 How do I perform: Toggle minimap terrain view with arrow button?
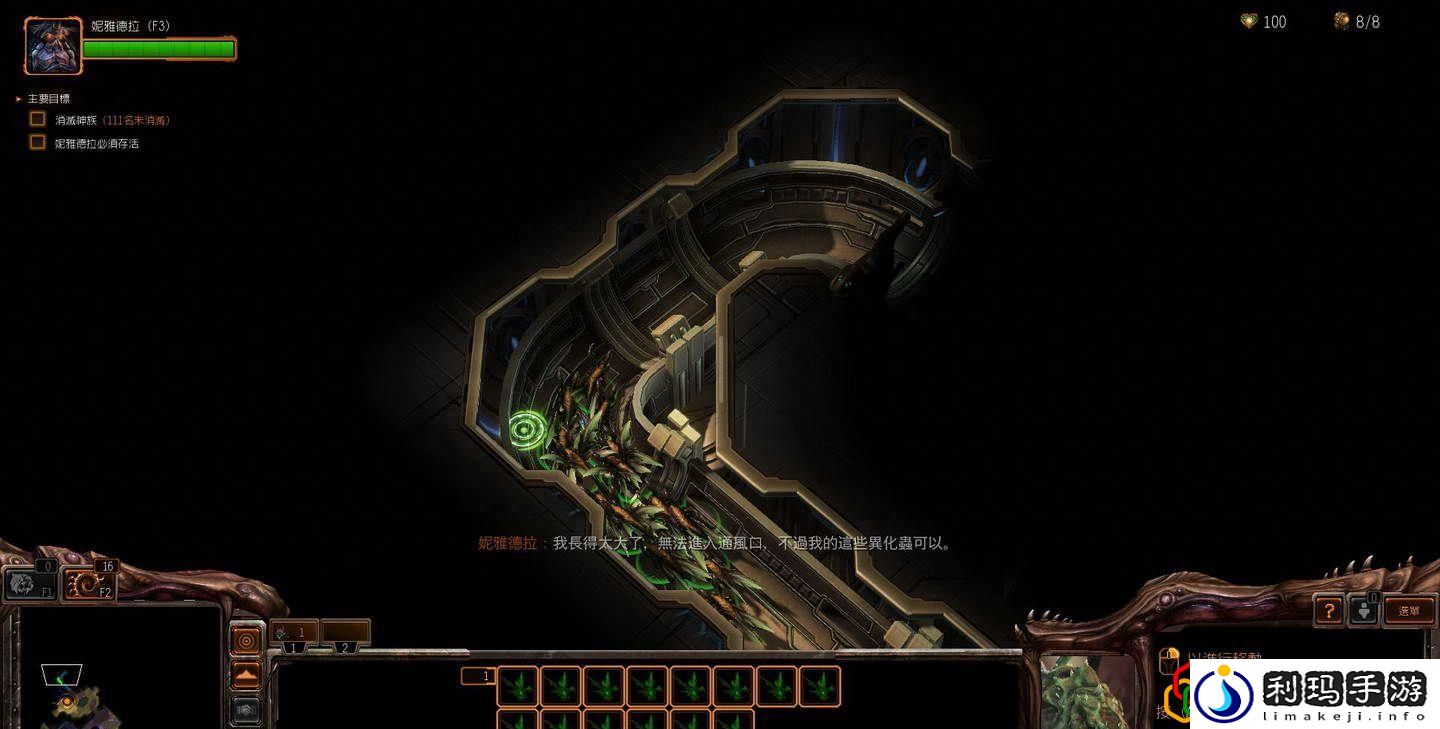(246, 672)
